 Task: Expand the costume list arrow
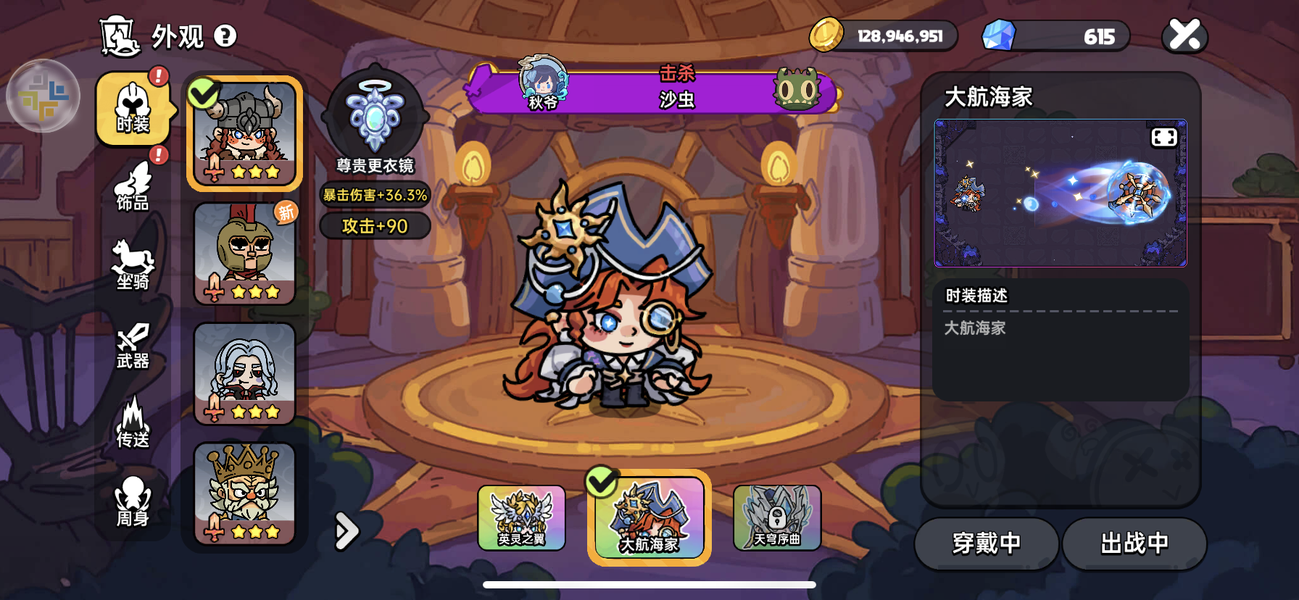point(346,531)
